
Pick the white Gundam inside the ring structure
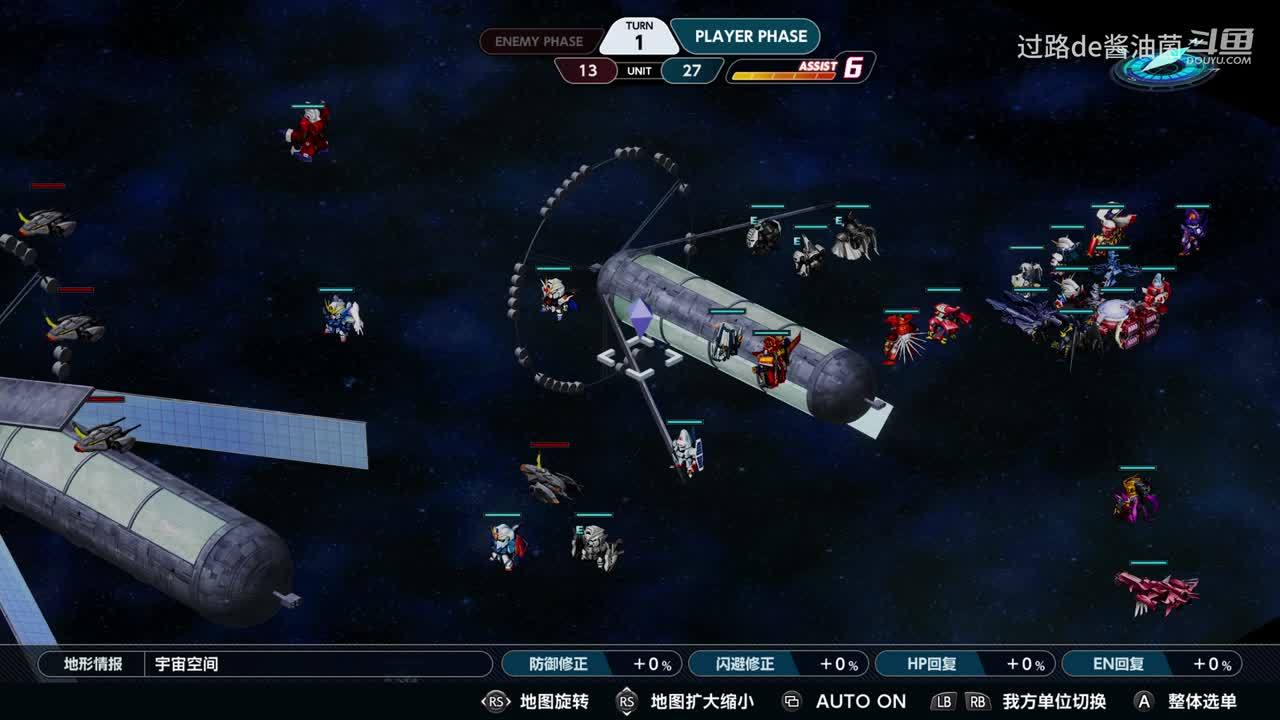554,298
